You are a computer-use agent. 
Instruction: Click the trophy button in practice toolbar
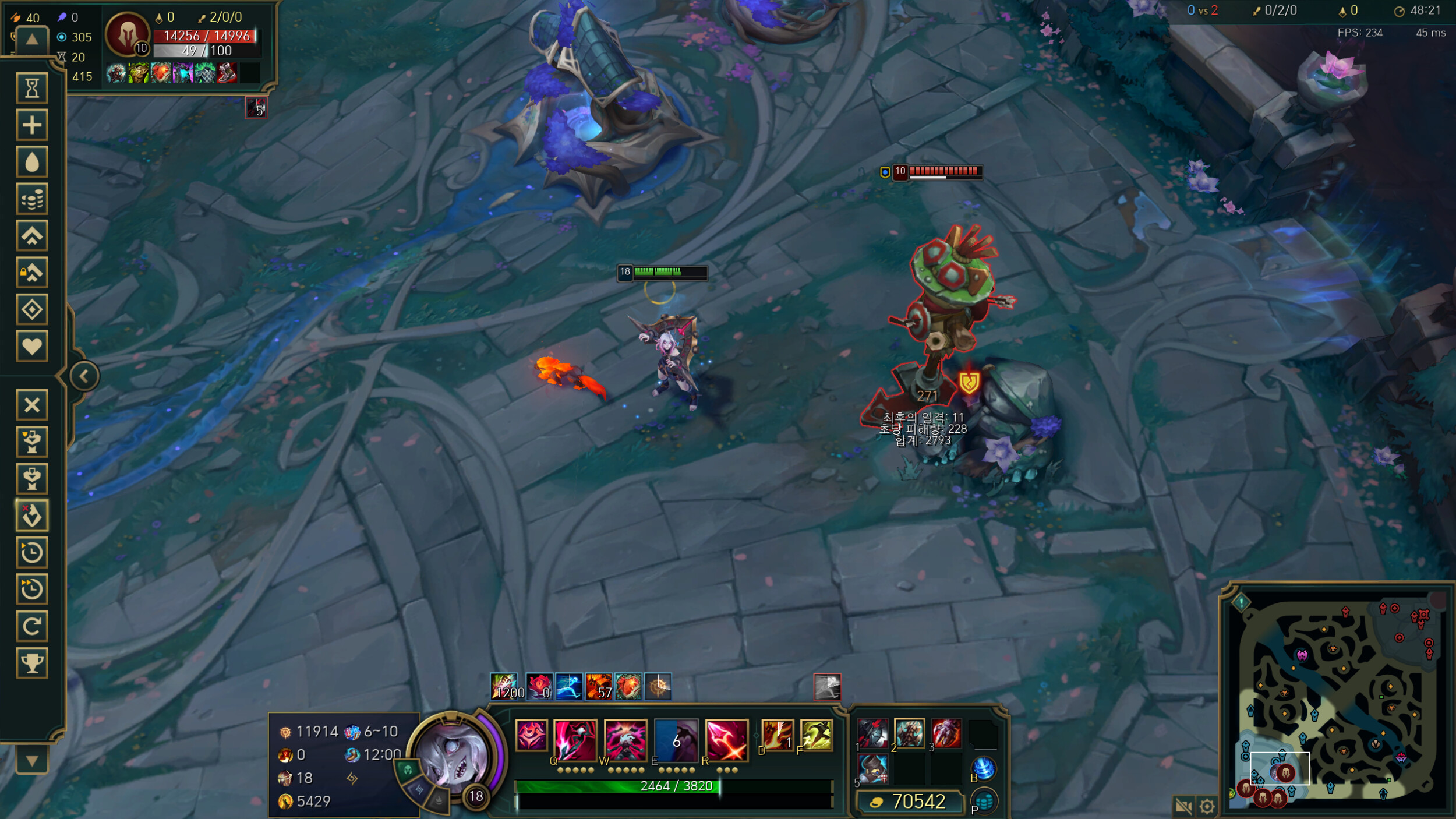32,663
